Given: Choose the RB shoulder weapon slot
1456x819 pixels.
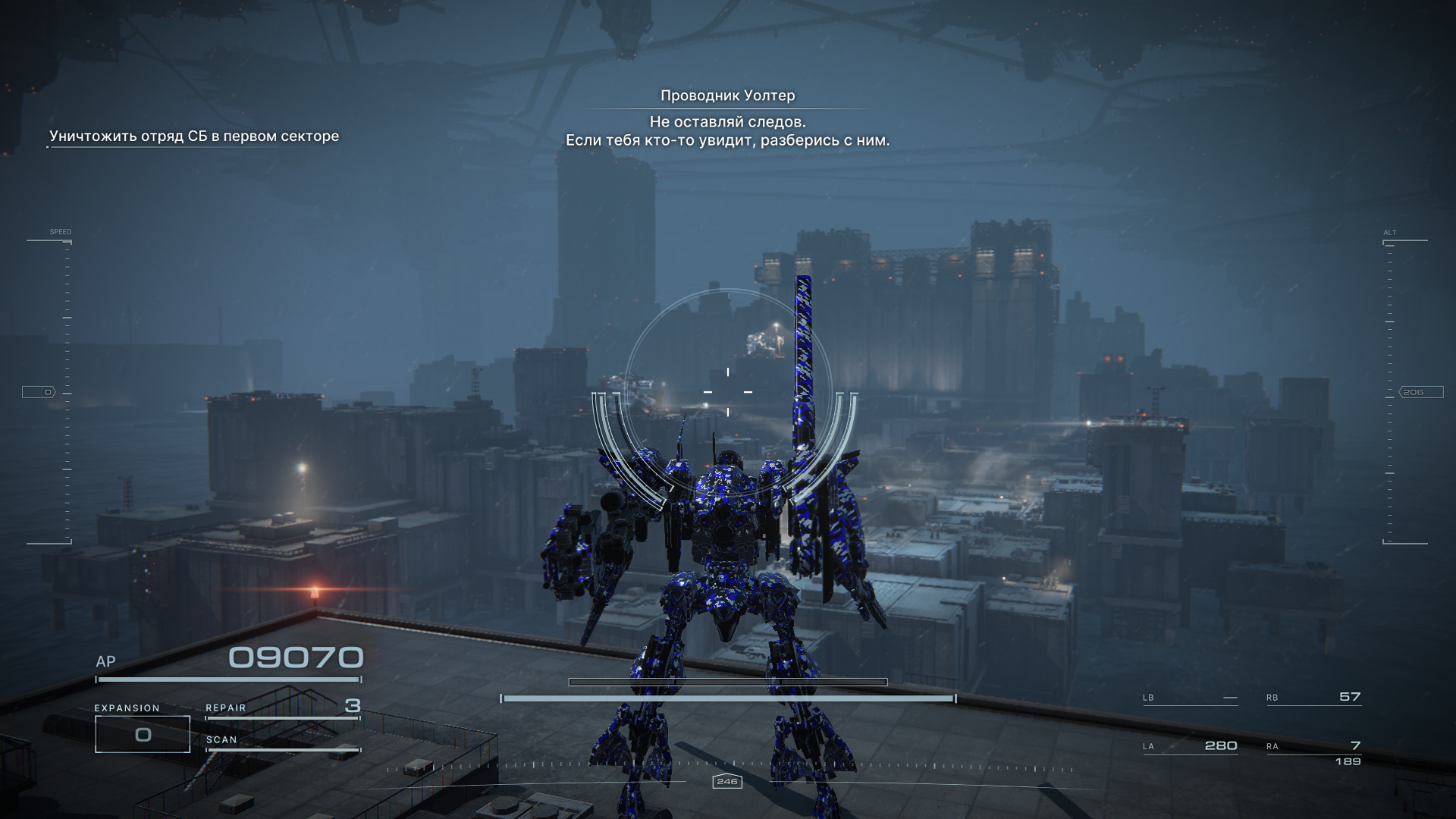Looking at the screenshot, I should coord(1313,698).
